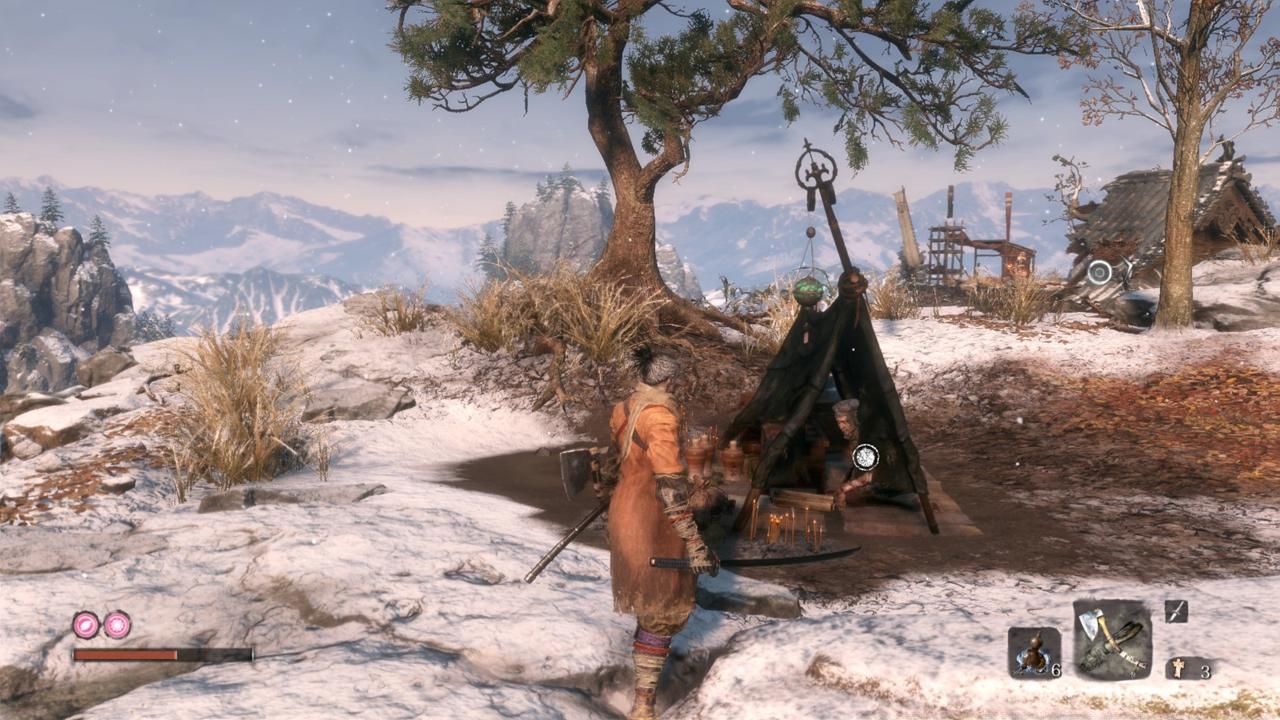Select the Healing Gourd quick item icon

pyautogui.click(x=1033, y=650)
